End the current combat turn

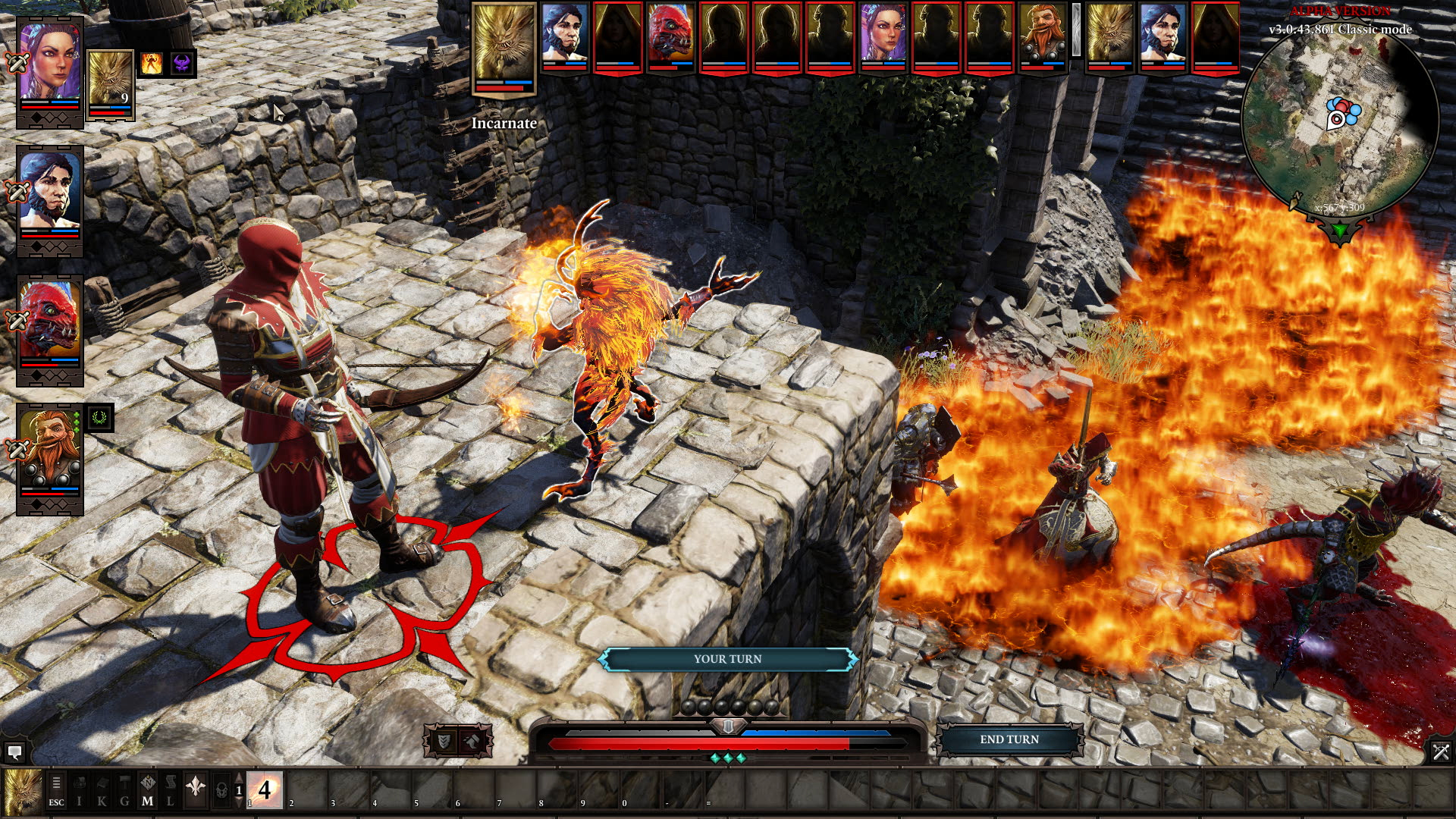point(1009,739)
